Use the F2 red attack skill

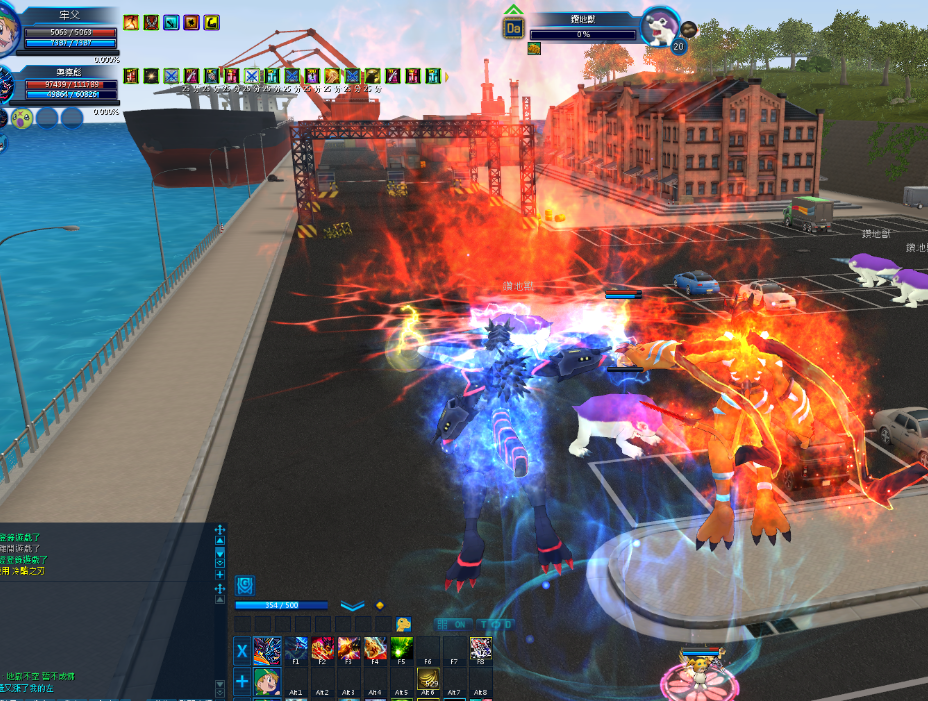coord(322,649)
